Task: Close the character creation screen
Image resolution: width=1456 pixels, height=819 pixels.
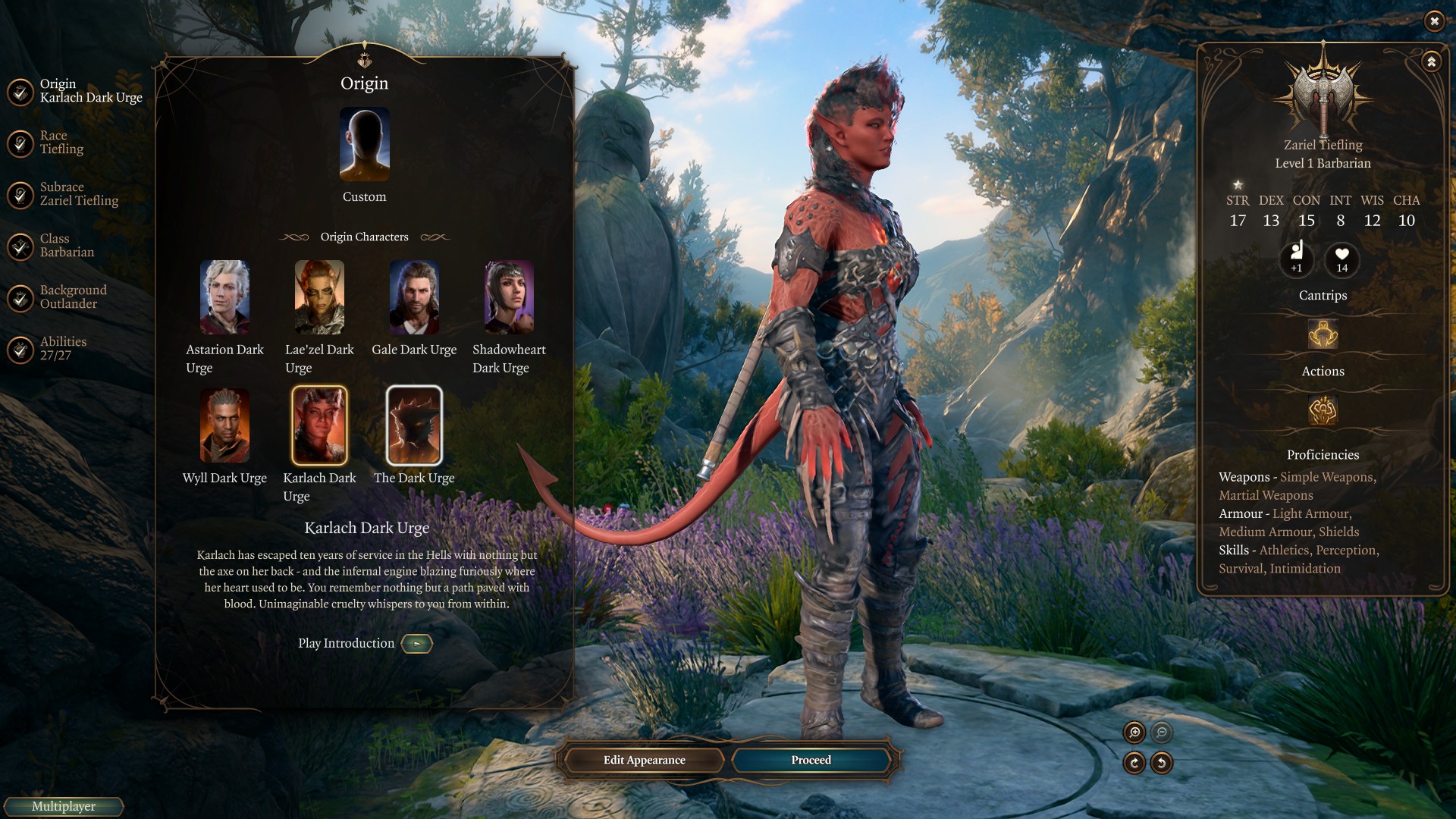Action: click(1434, 21)
